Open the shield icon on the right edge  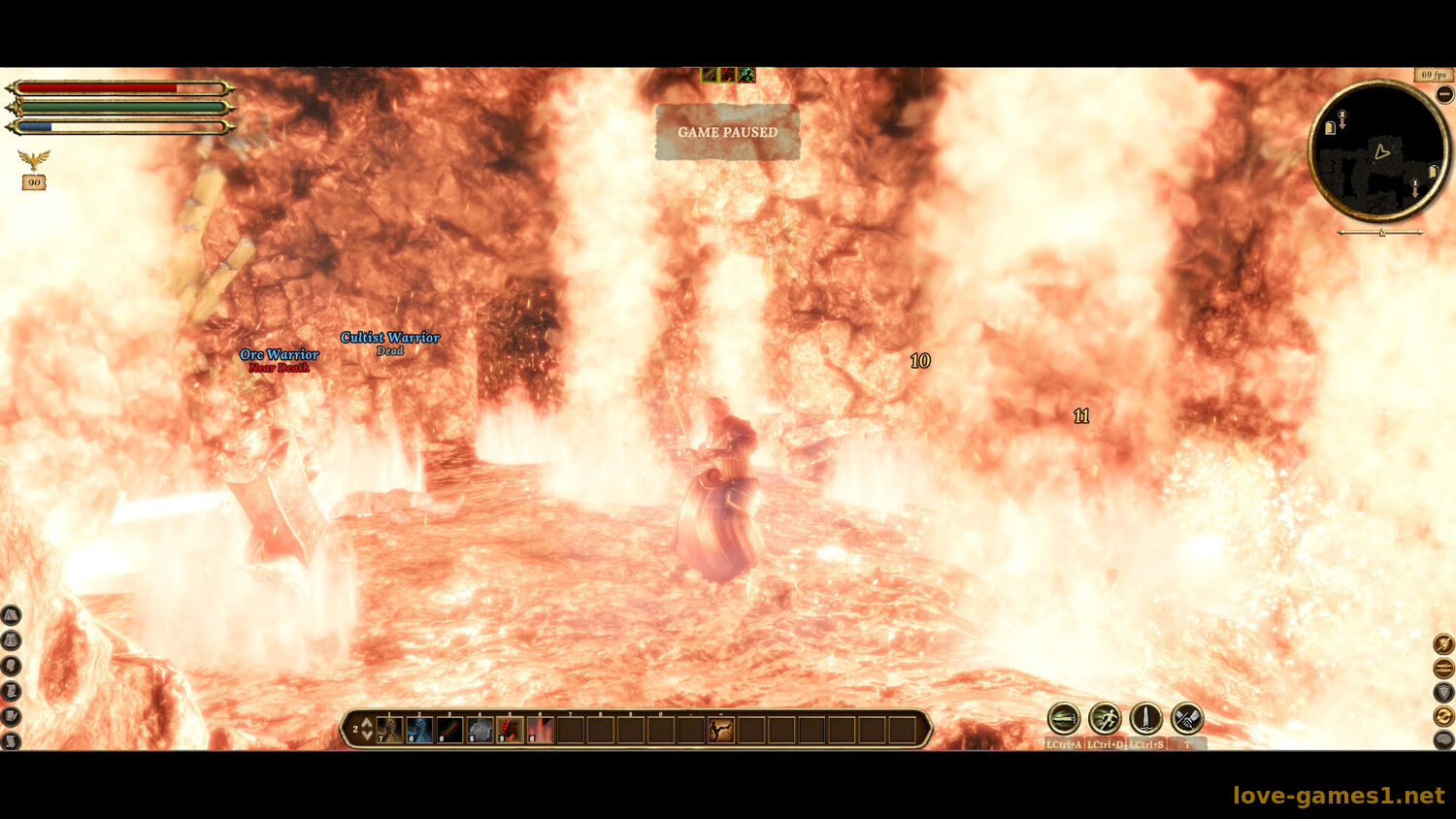coord(1443,692)
